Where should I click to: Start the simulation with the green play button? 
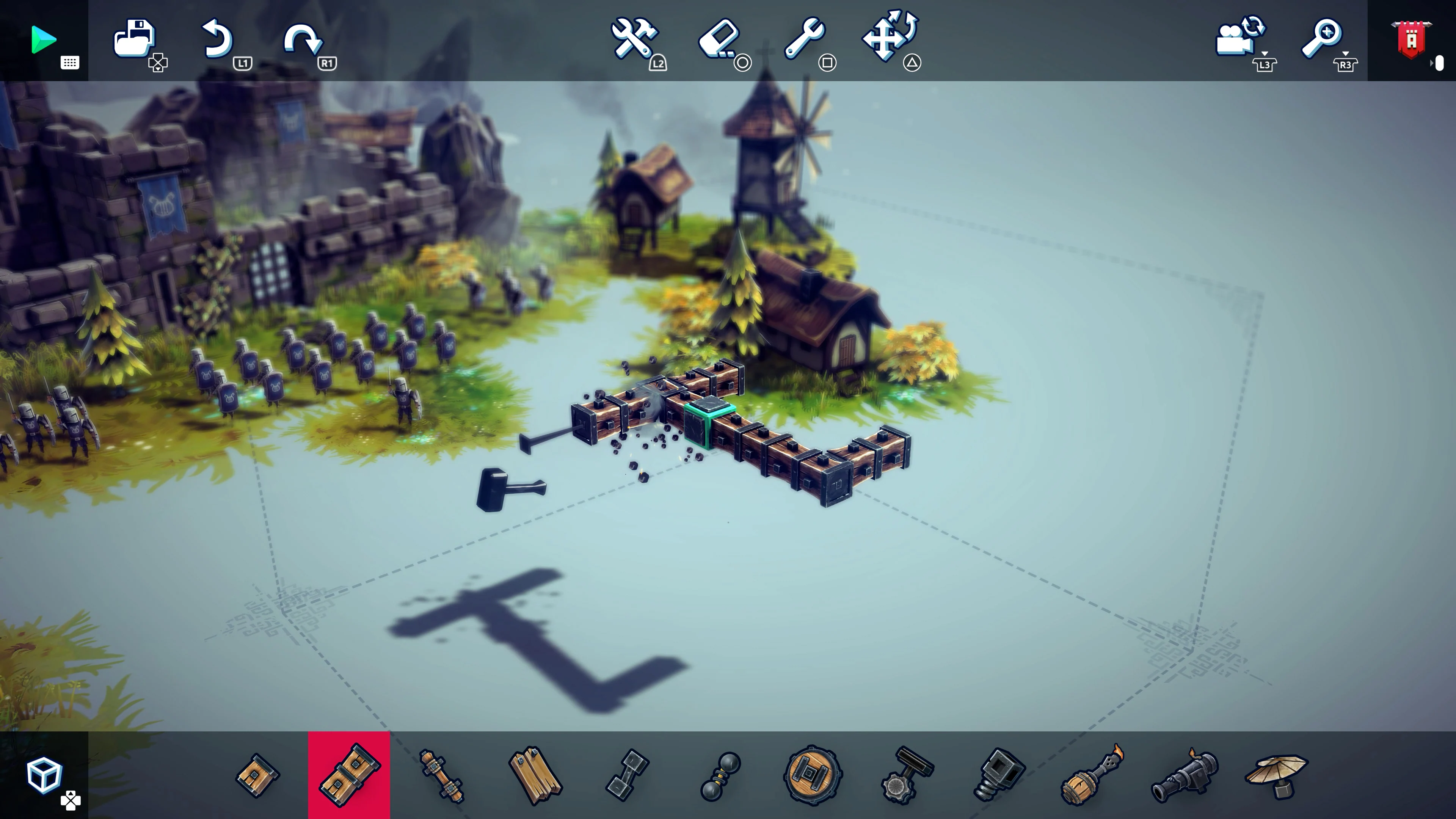coord(43,39)
